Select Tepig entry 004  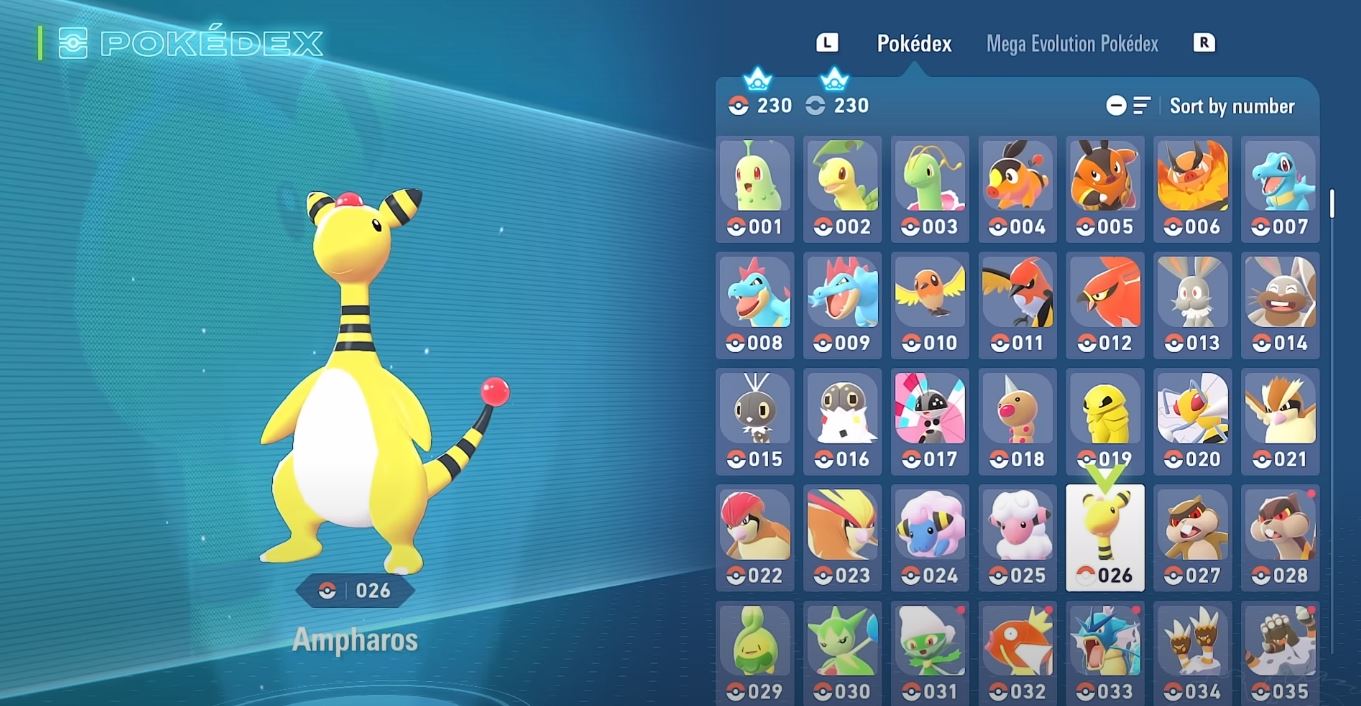click(1017, 189)
